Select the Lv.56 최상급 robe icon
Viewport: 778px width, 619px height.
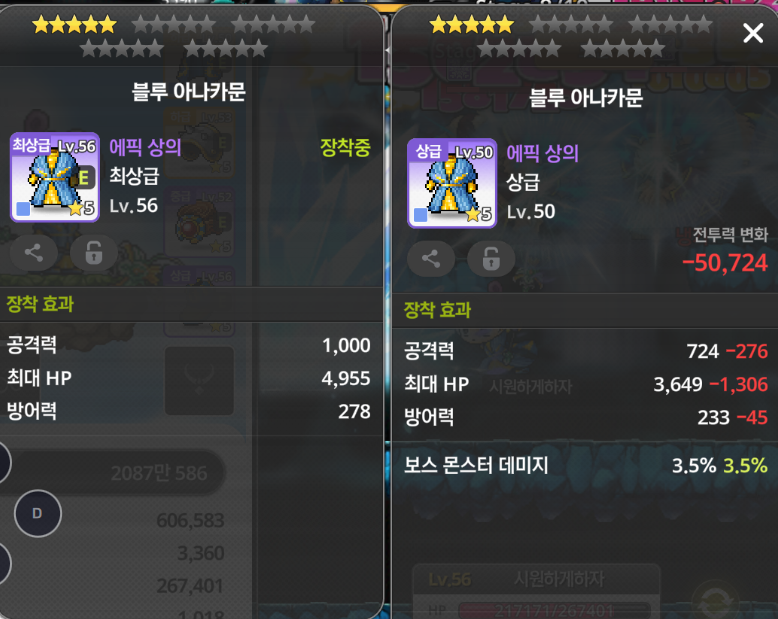(x=54, y=177)
